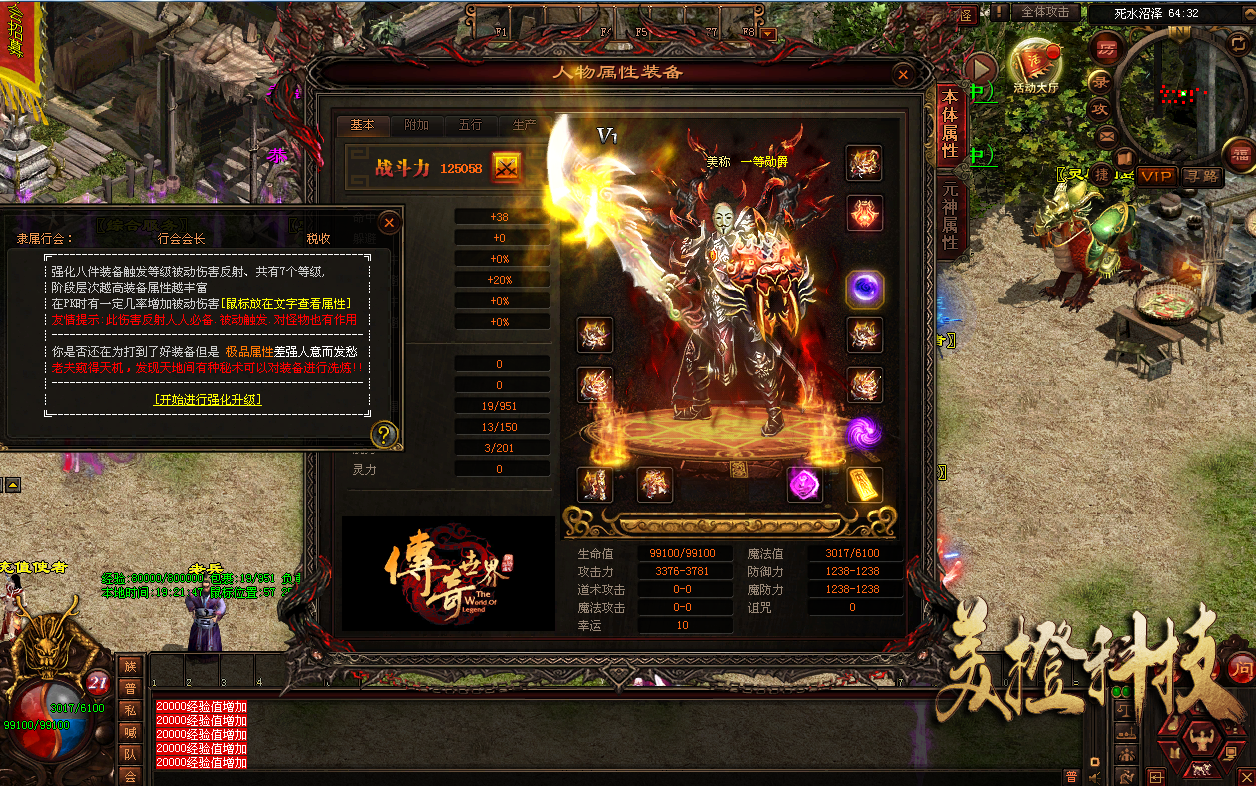The width and height of the screenshot is (1256, 786).
Task: Select the 私 private chat channel
Action: pyautogui.click(x=130, y=710)
